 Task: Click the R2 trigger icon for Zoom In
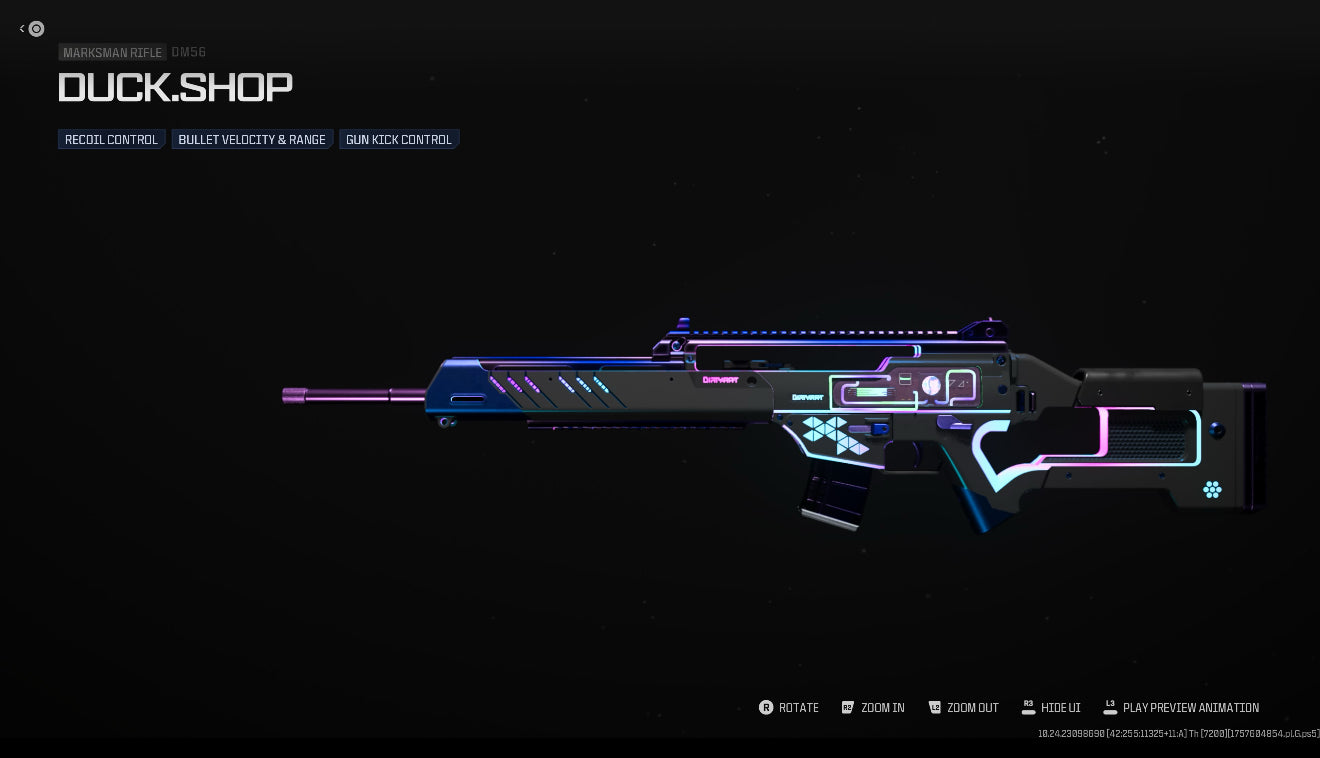point(847,708)
